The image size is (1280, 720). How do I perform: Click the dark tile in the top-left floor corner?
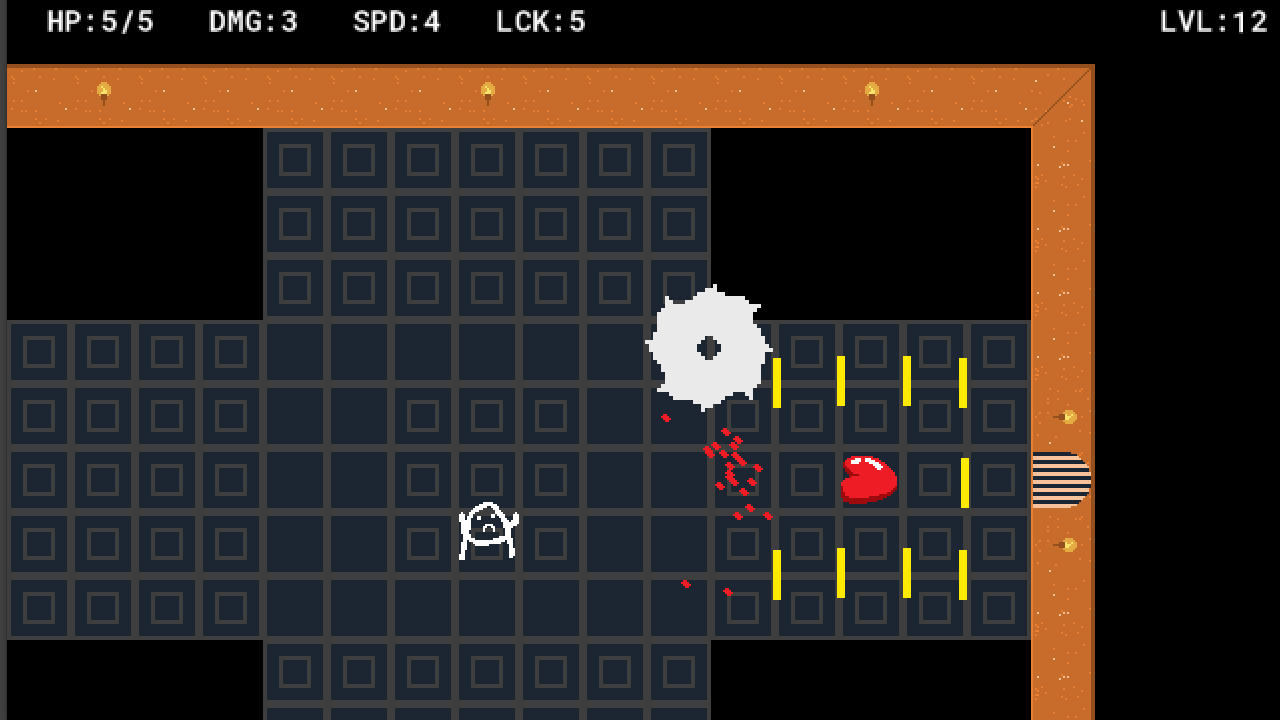[38, 351]
